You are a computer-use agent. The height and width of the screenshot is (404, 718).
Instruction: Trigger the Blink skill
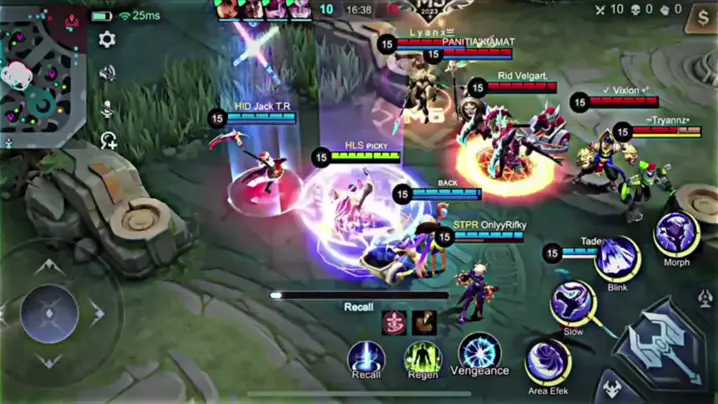click(x=617, y=258)
